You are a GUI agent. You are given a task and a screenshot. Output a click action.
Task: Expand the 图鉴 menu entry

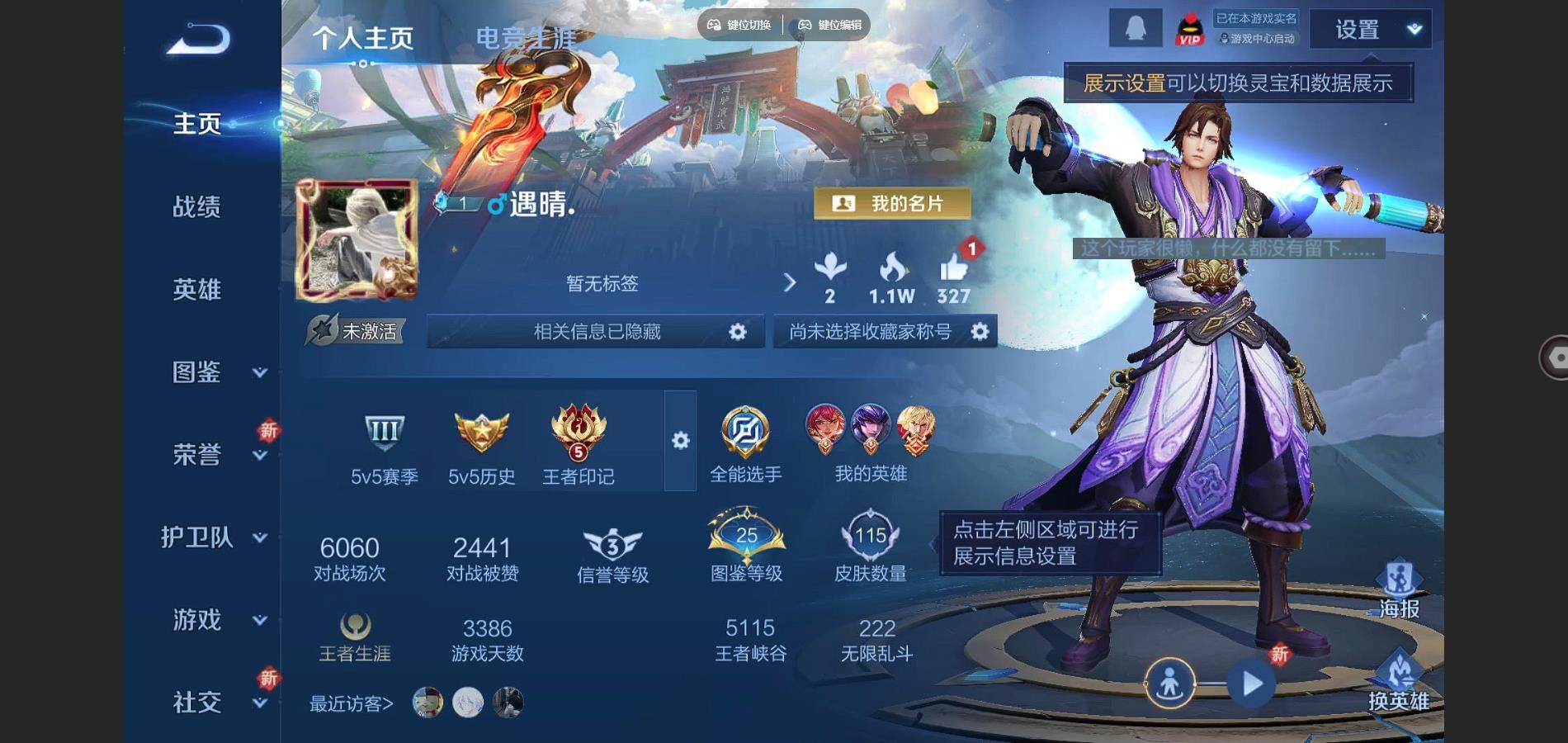(x=218, y=372)
